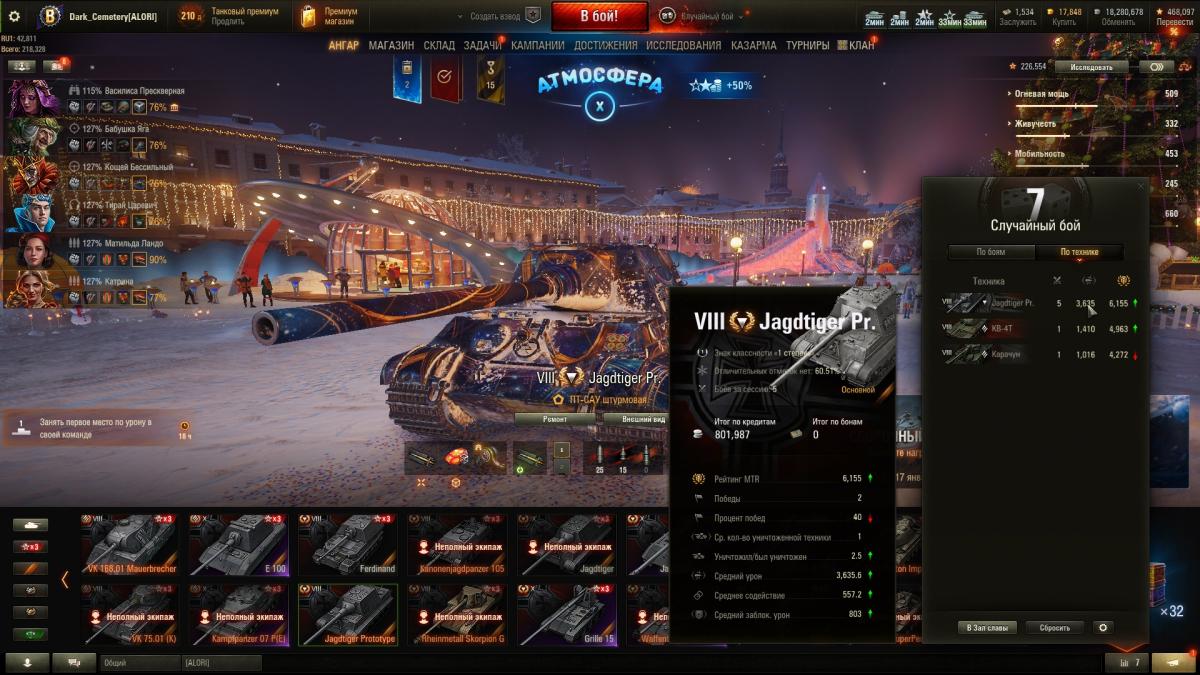Open the Внешний вид customization button

pos(643,419)
